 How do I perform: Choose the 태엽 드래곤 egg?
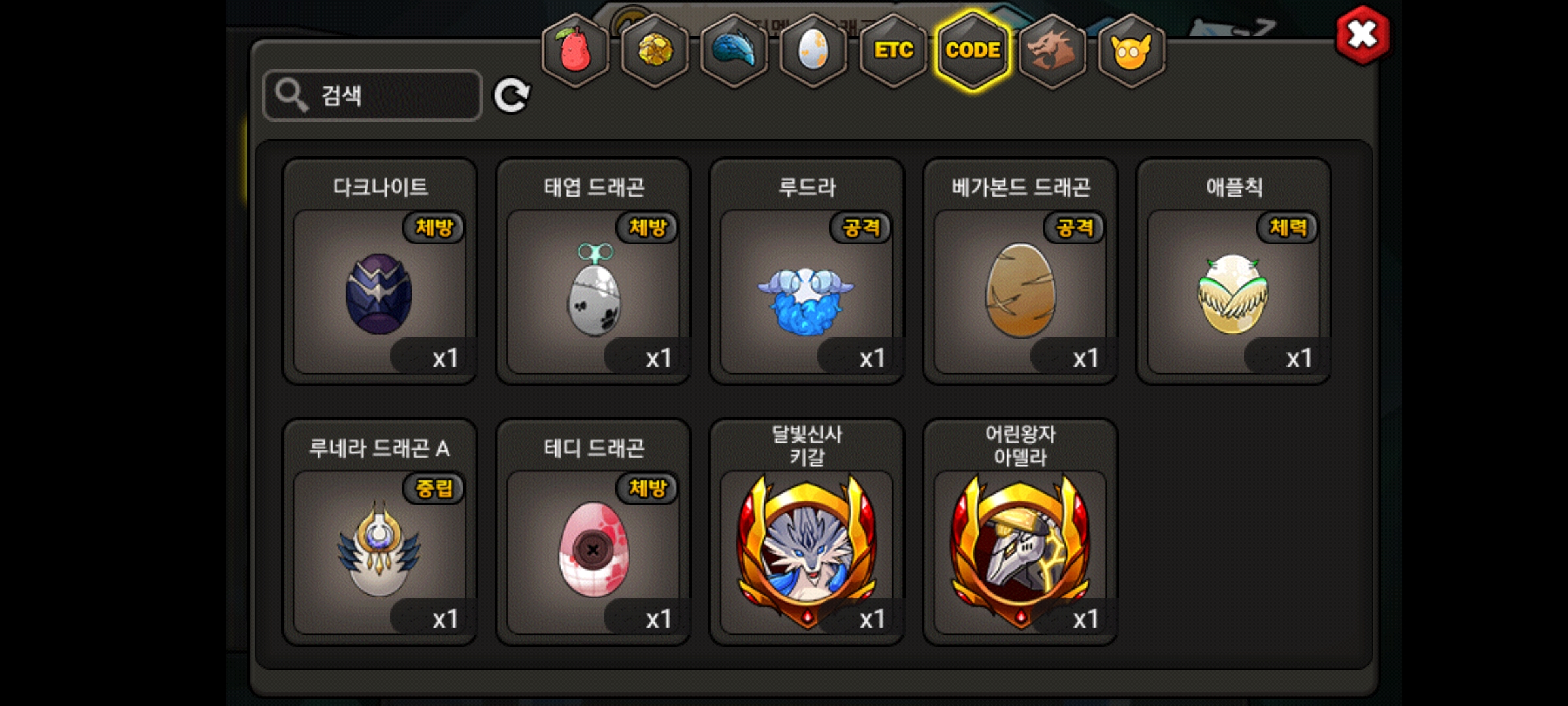click(593, 292)
